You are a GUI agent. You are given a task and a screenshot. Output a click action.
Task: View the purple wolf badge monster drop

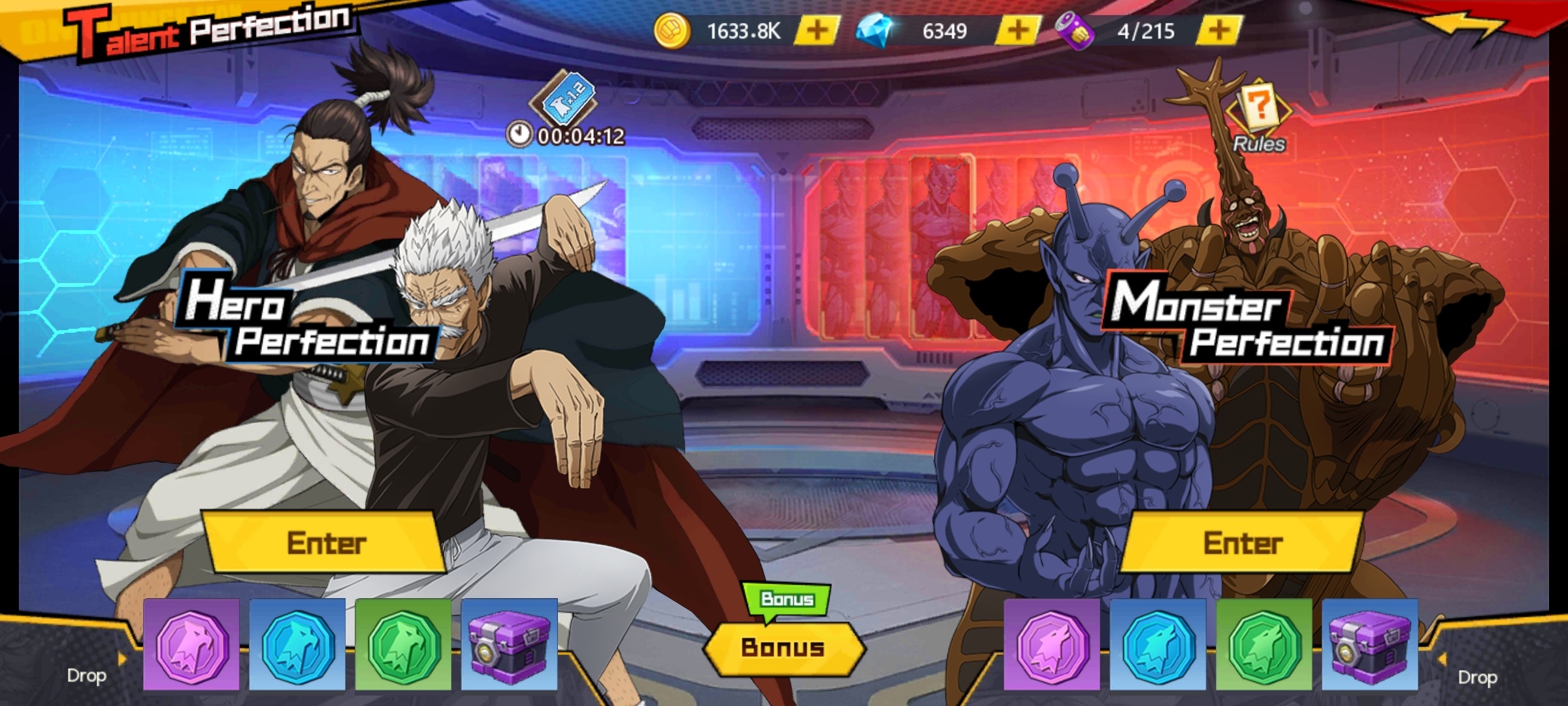click(1052, 645)
